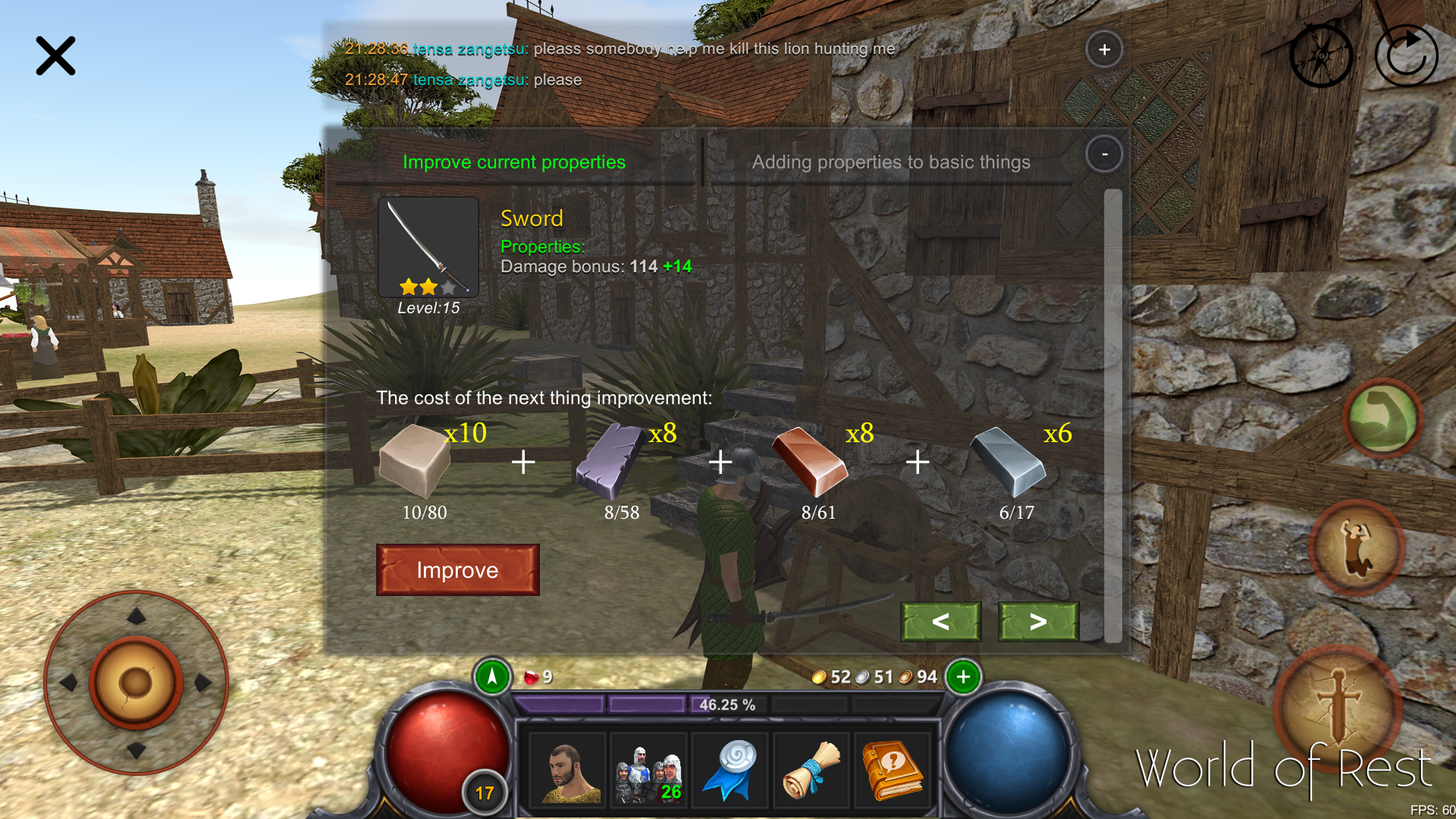Expand the chat with the plus button

(1105, 49)
